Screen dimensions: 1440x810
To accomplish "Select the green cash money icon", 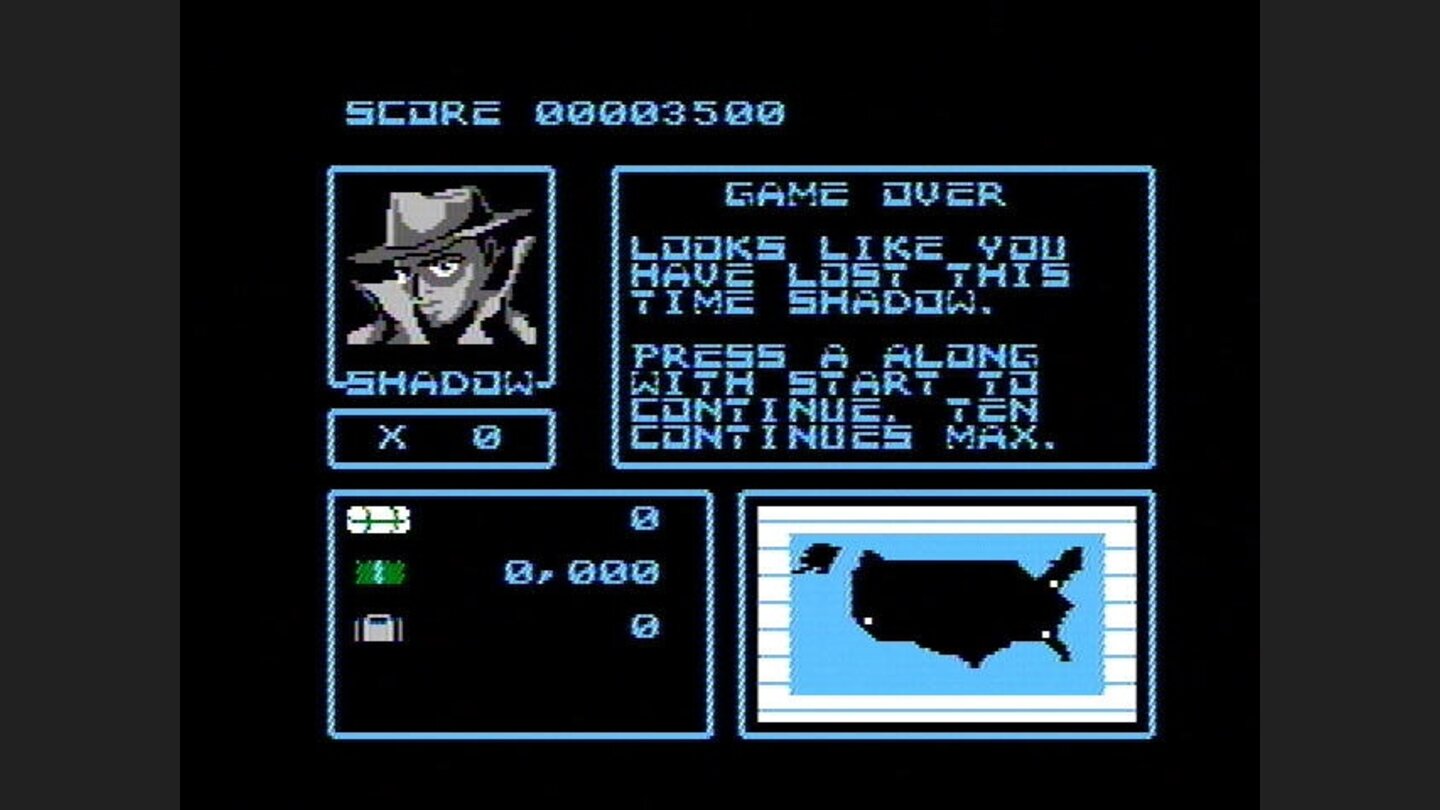I will point(380,572).
